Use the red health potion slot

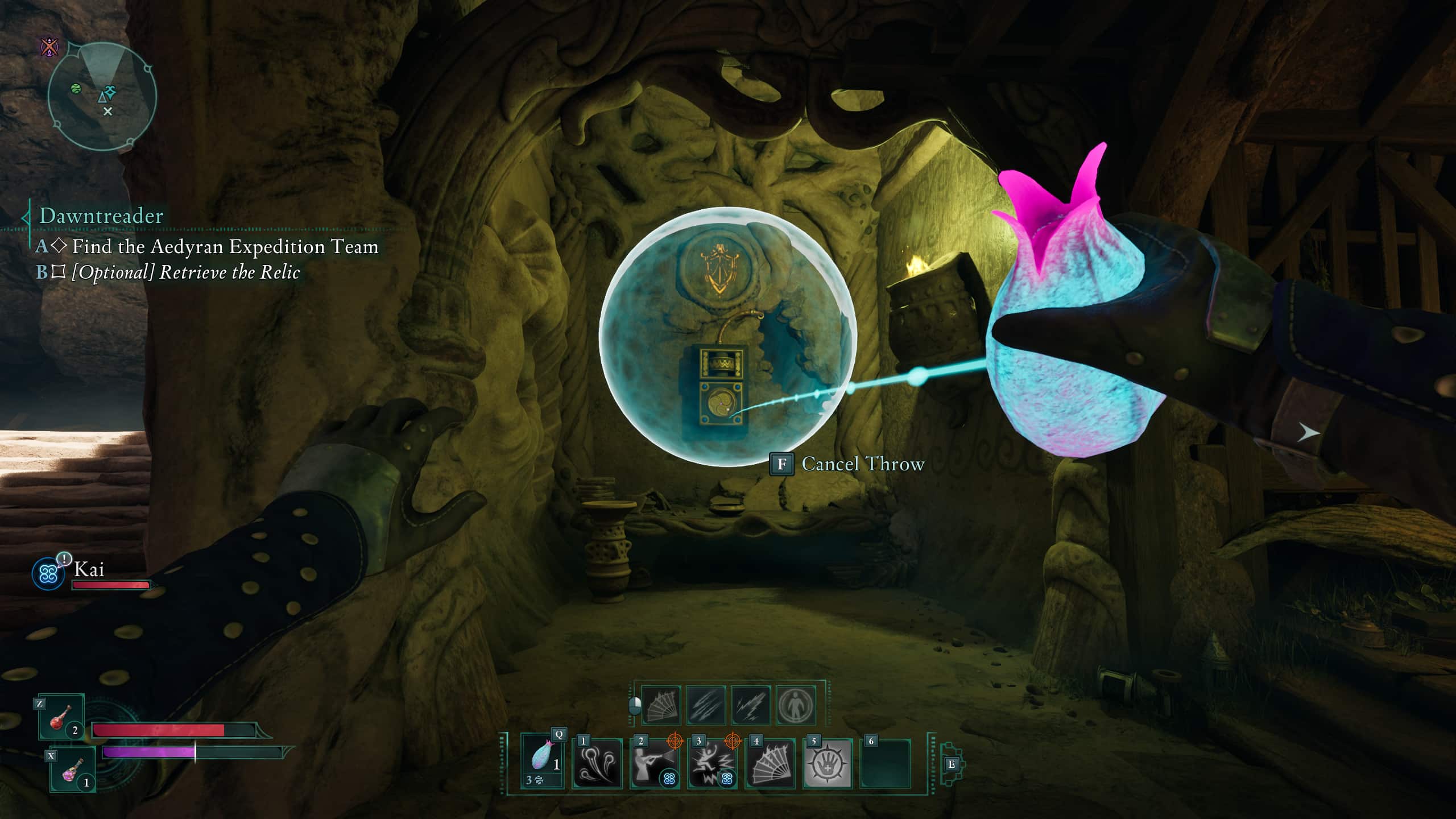click(x=61, y=717)
